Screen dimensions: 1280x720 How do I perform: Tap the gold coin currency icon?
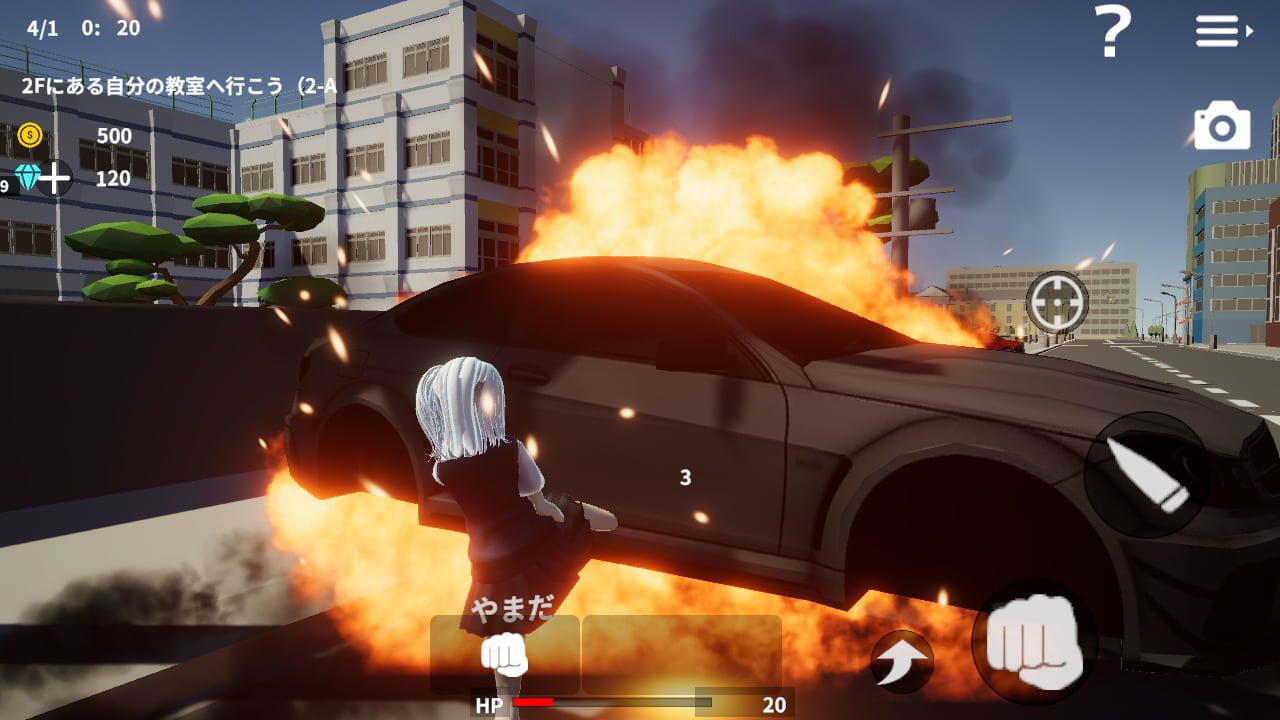pyautogui.click(x=31, y=134)
